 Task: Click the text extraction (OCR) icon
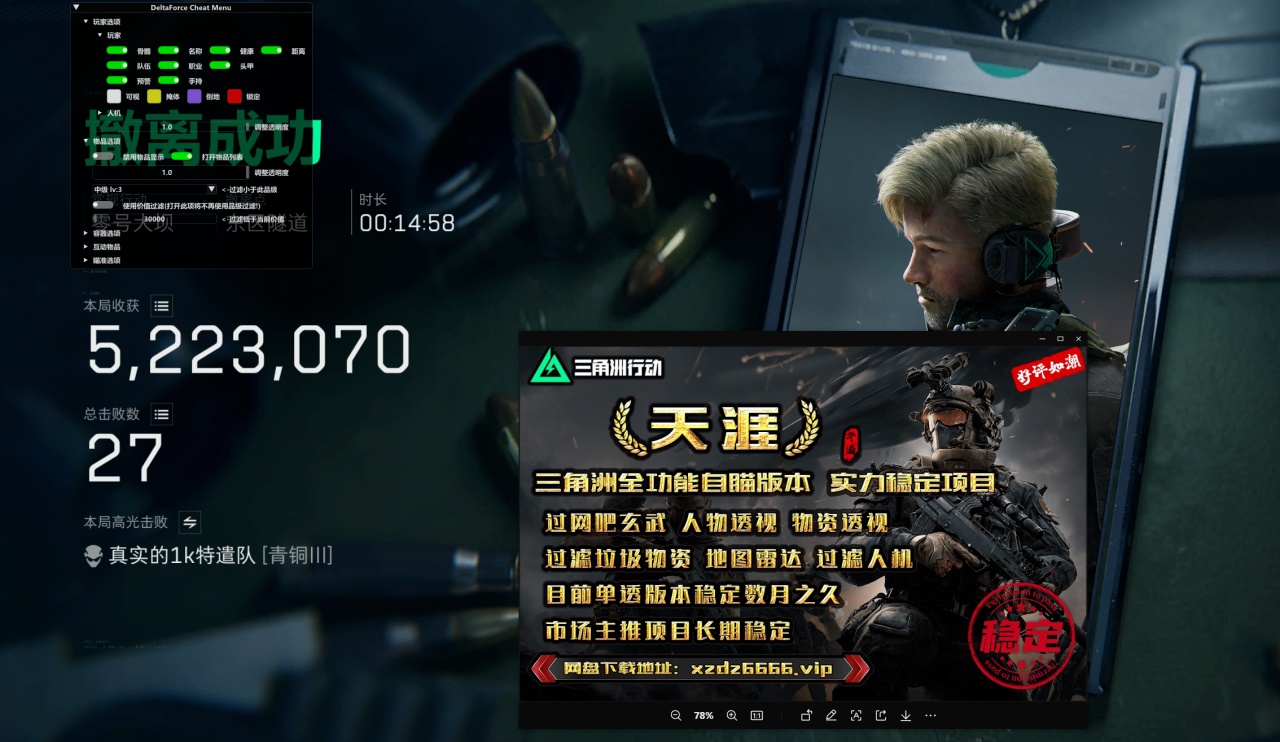[x=856, y=716]
